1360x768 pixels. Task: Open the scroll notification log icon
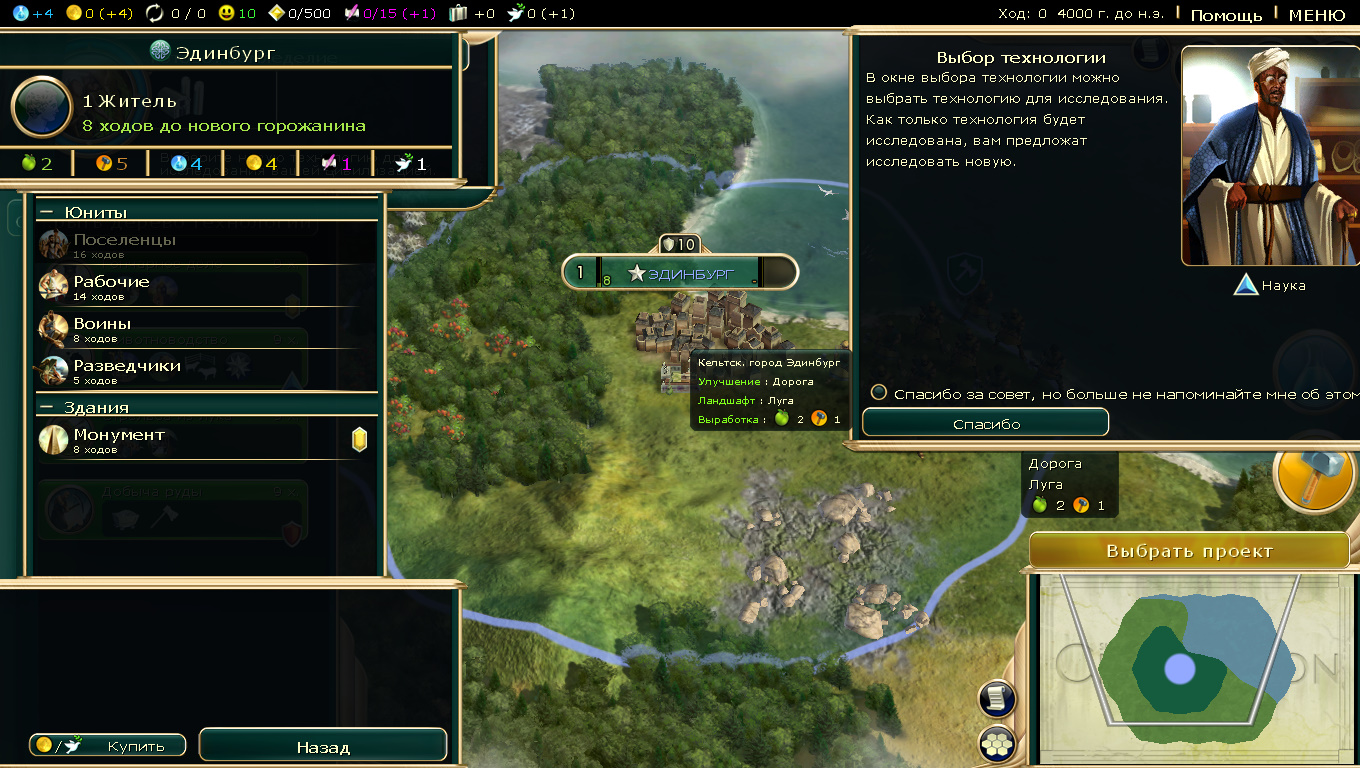(998, 699)
